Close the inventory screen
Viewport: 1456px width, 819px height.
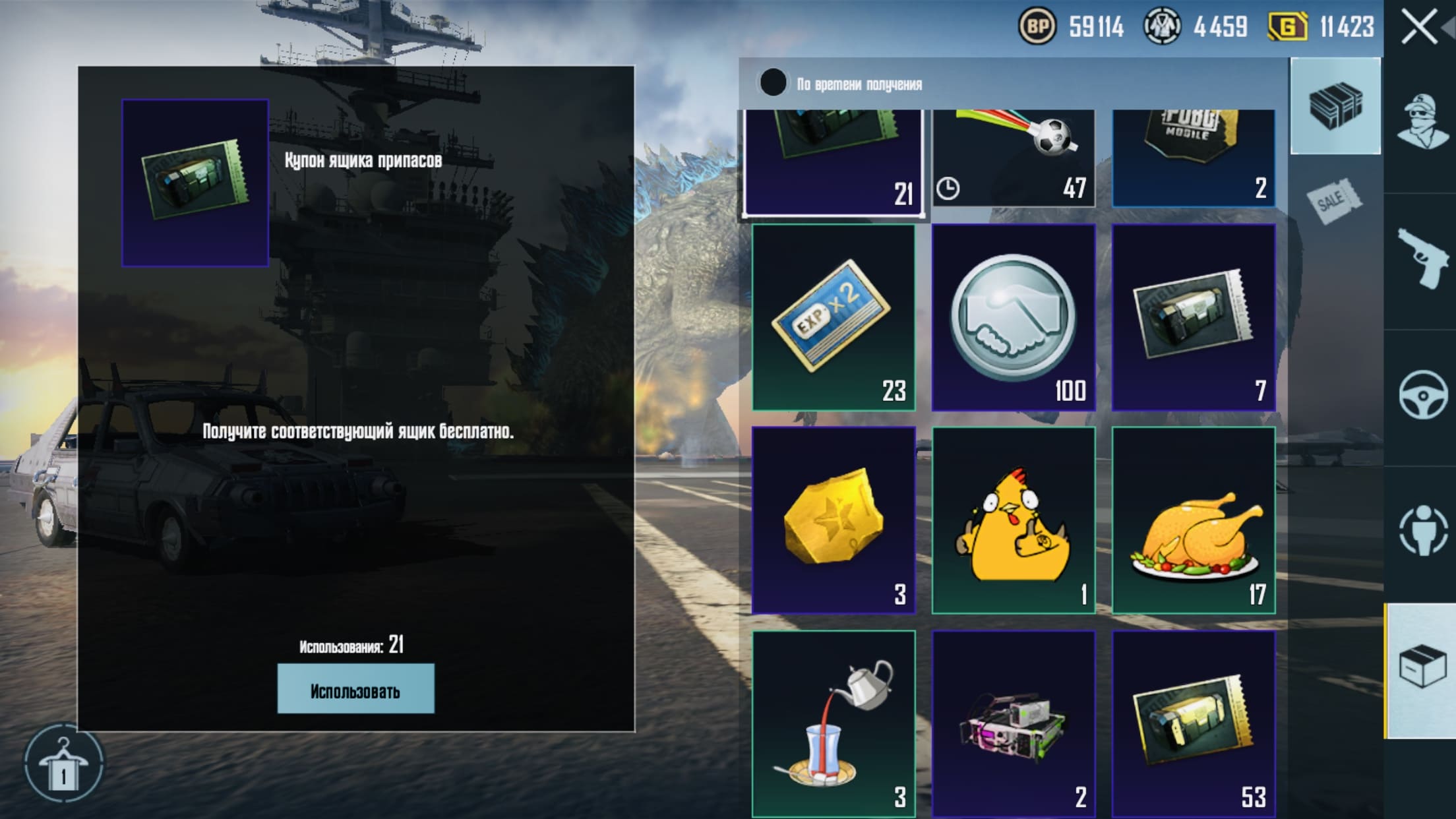click(1418, 28)
